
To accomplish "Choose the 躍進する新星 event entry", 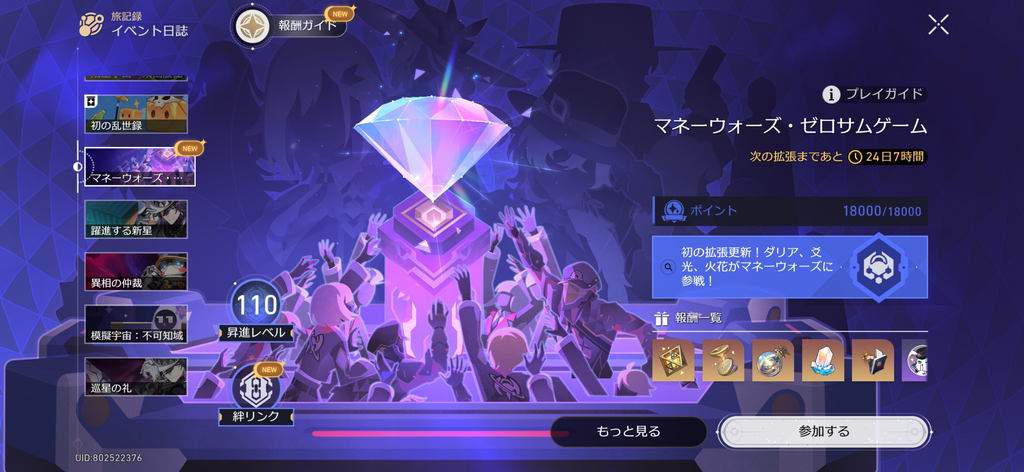I will [x=136, y=219].
